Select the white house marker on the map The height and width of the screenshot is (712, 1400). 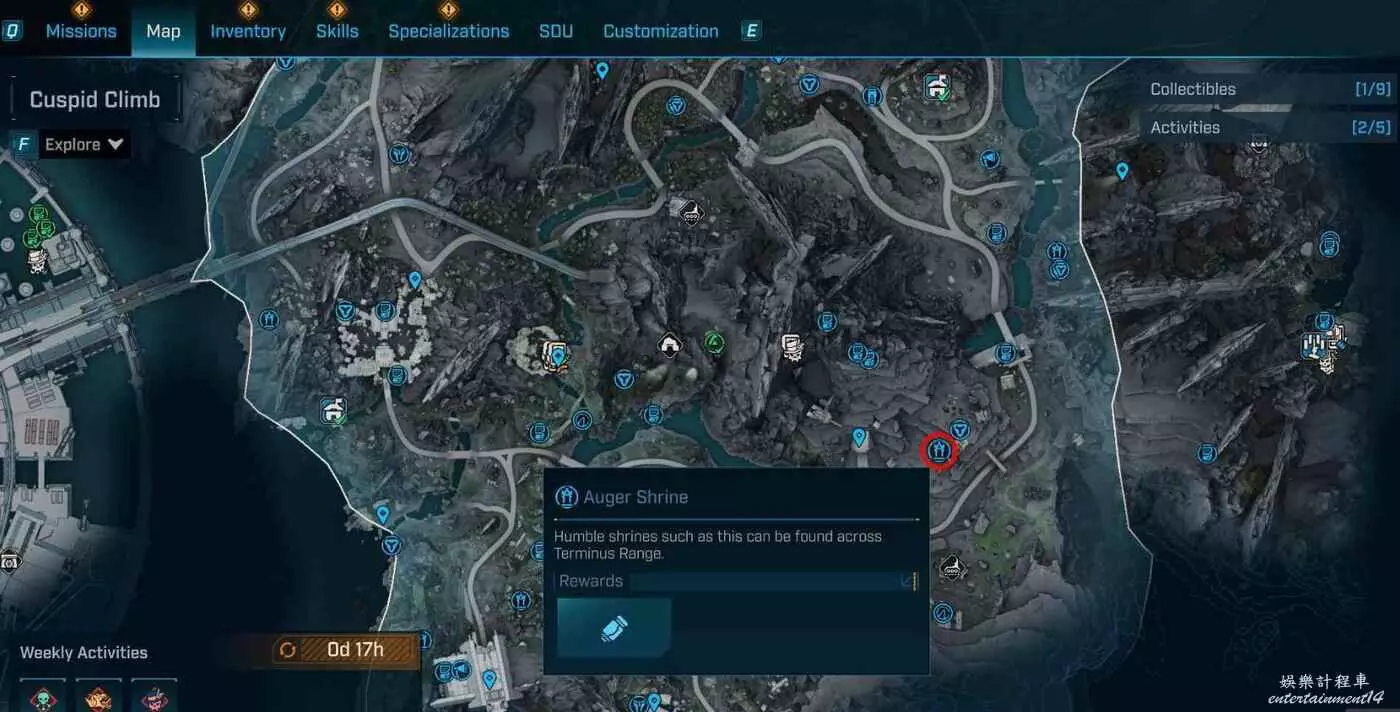click(x=668, y=345)
